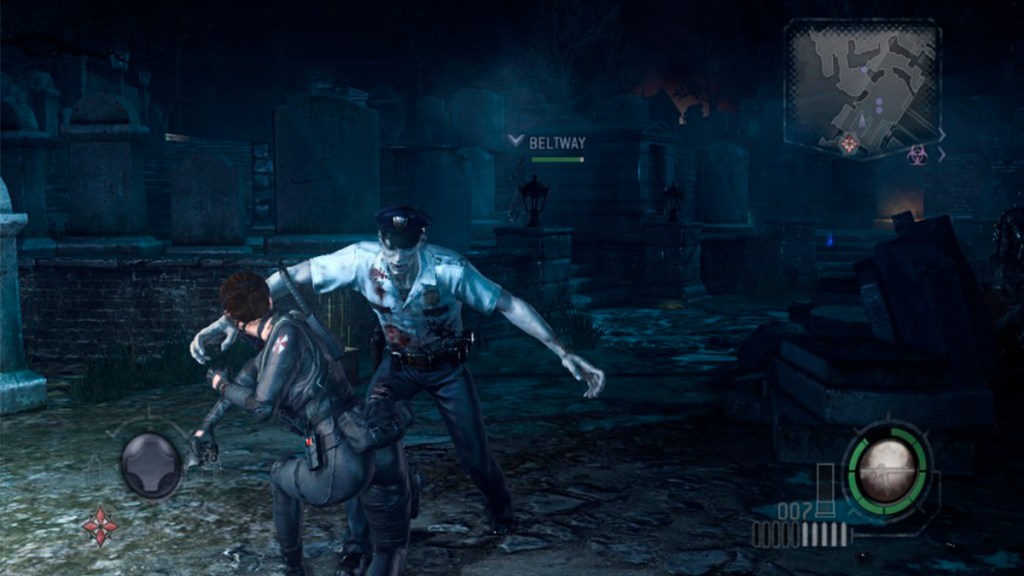Click the d-pad item selector icon
1024x576 pixels.
151,465
